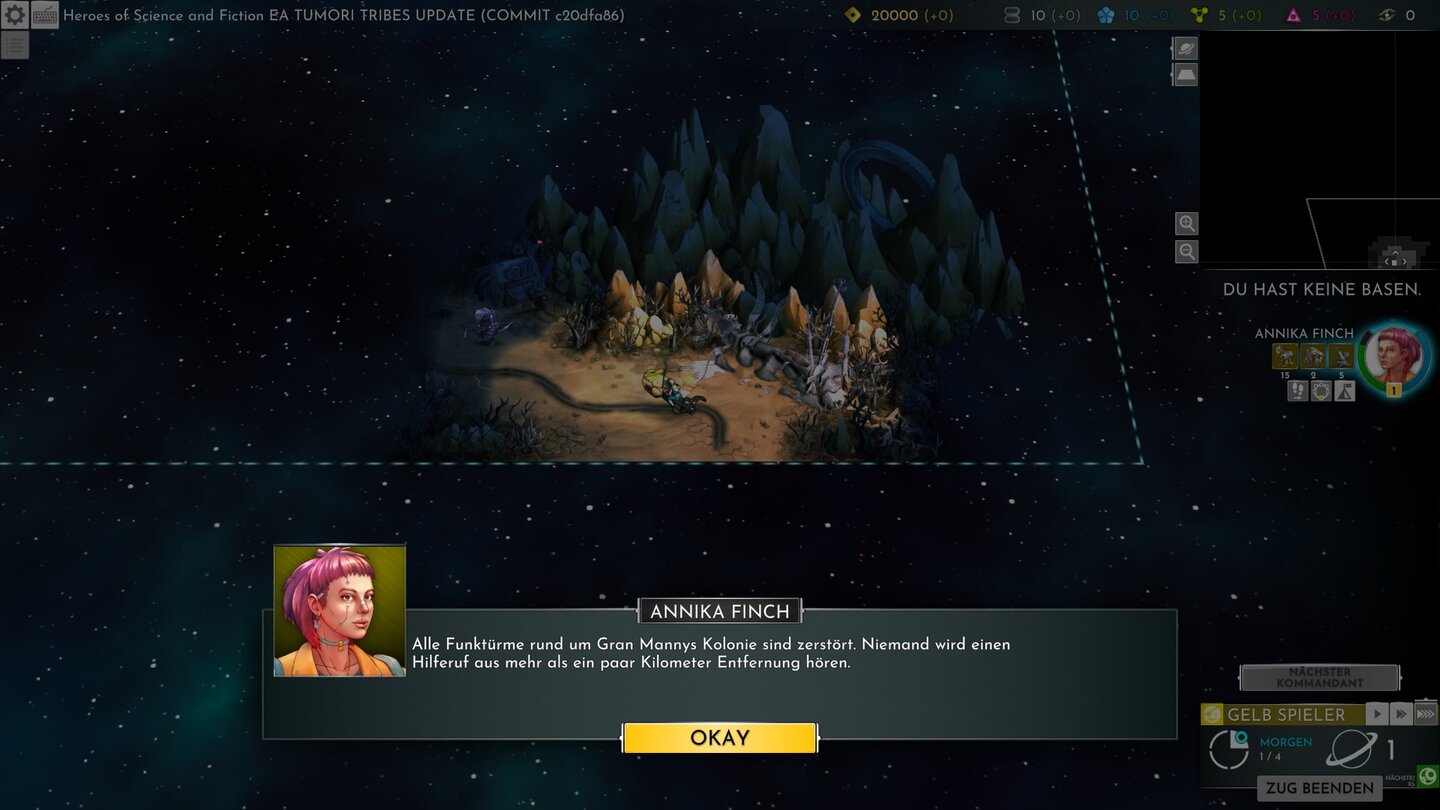Click the single play arrow beside Gelb Spieler
Viewport: 1440px width, 810px height.
click(x=1377, y=714)
